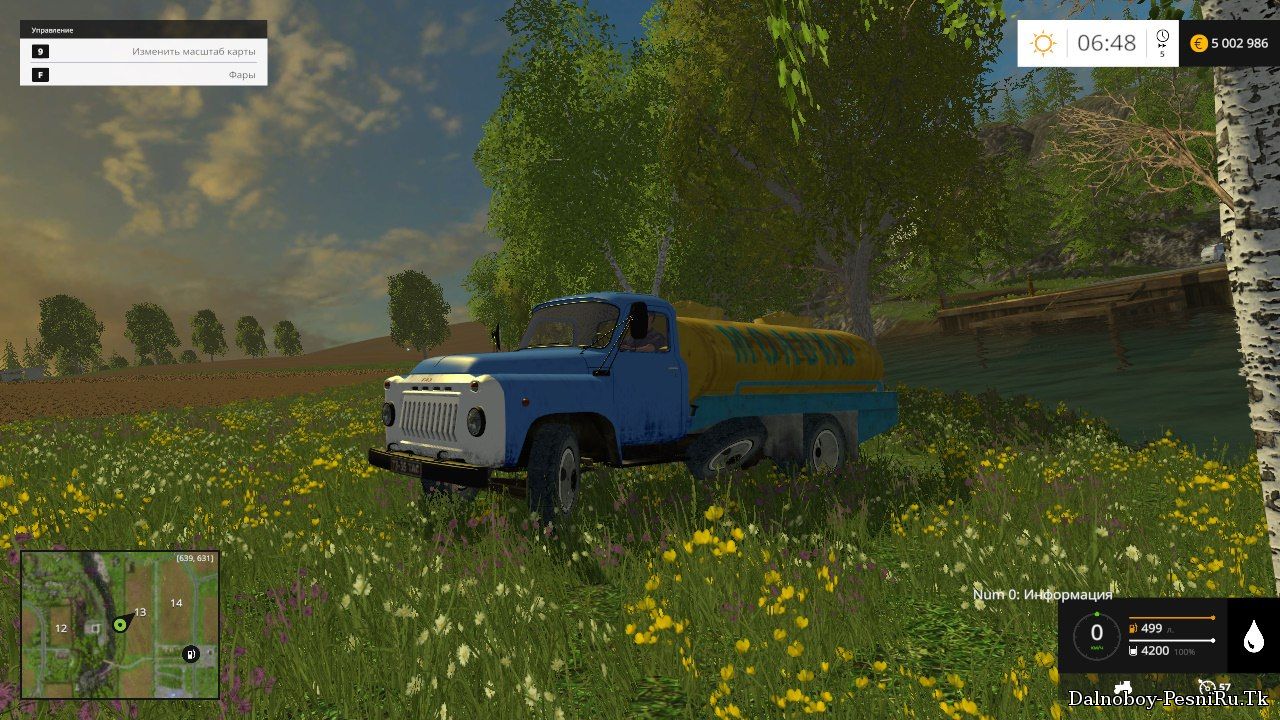The height and width of the screenshot is (720, 1280).
Task: Click the cruise control speed icon showing 57
Action: pos(1207,687)
